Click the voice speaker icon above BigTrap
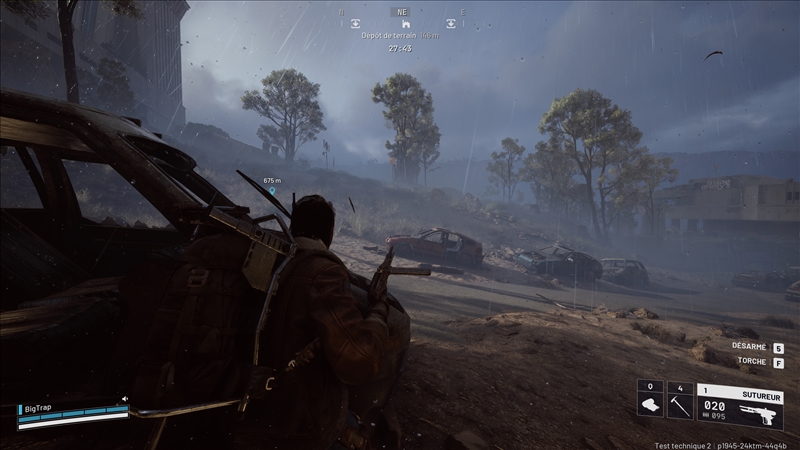 (x=124, y=398)
